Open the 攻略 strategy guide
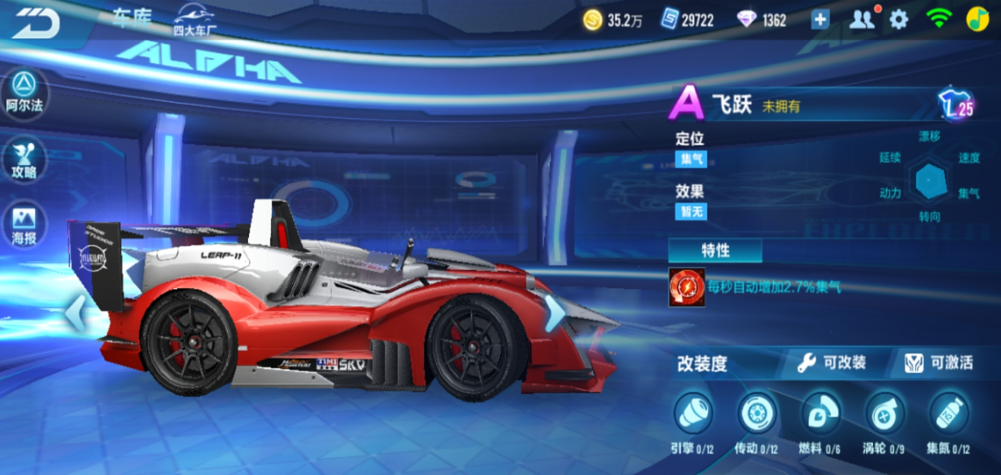The width and height of the screenshot is (1001, 475). coord(24,159)
